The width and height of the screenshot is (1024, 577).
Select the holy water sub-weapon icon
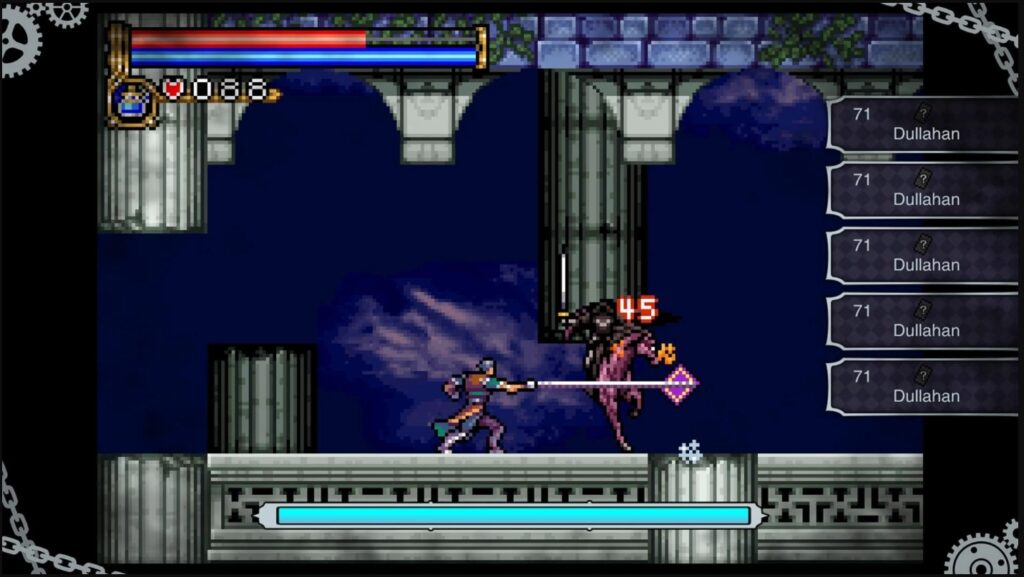(130, 101)
